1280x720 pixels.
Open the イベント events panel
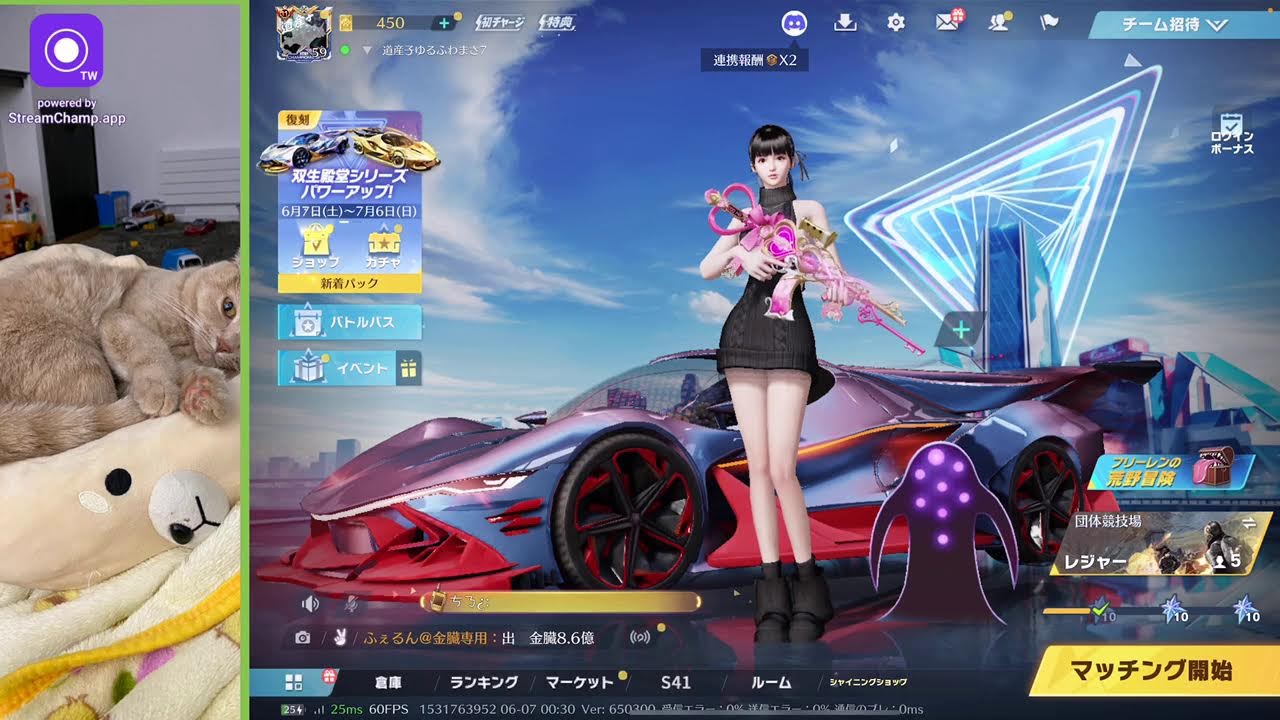(350, 368)
